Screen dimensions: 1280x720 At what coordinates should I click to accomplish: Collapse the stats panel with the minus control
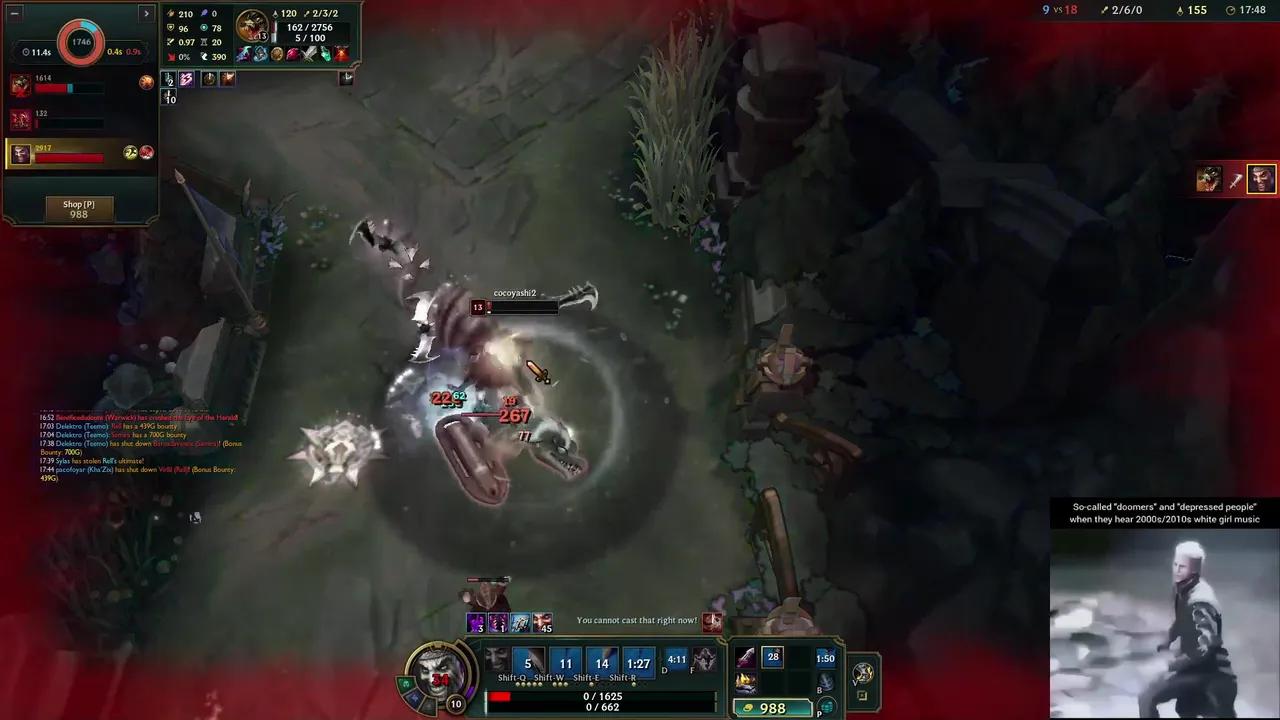pyautogui.click(x=14, y=13)
